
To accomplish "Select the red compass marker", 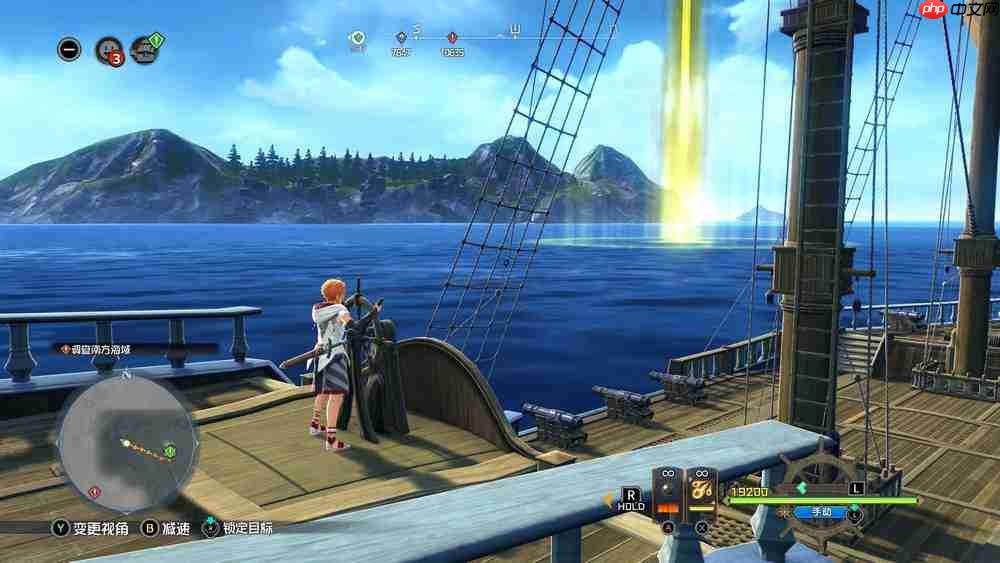I will point(452,39).
